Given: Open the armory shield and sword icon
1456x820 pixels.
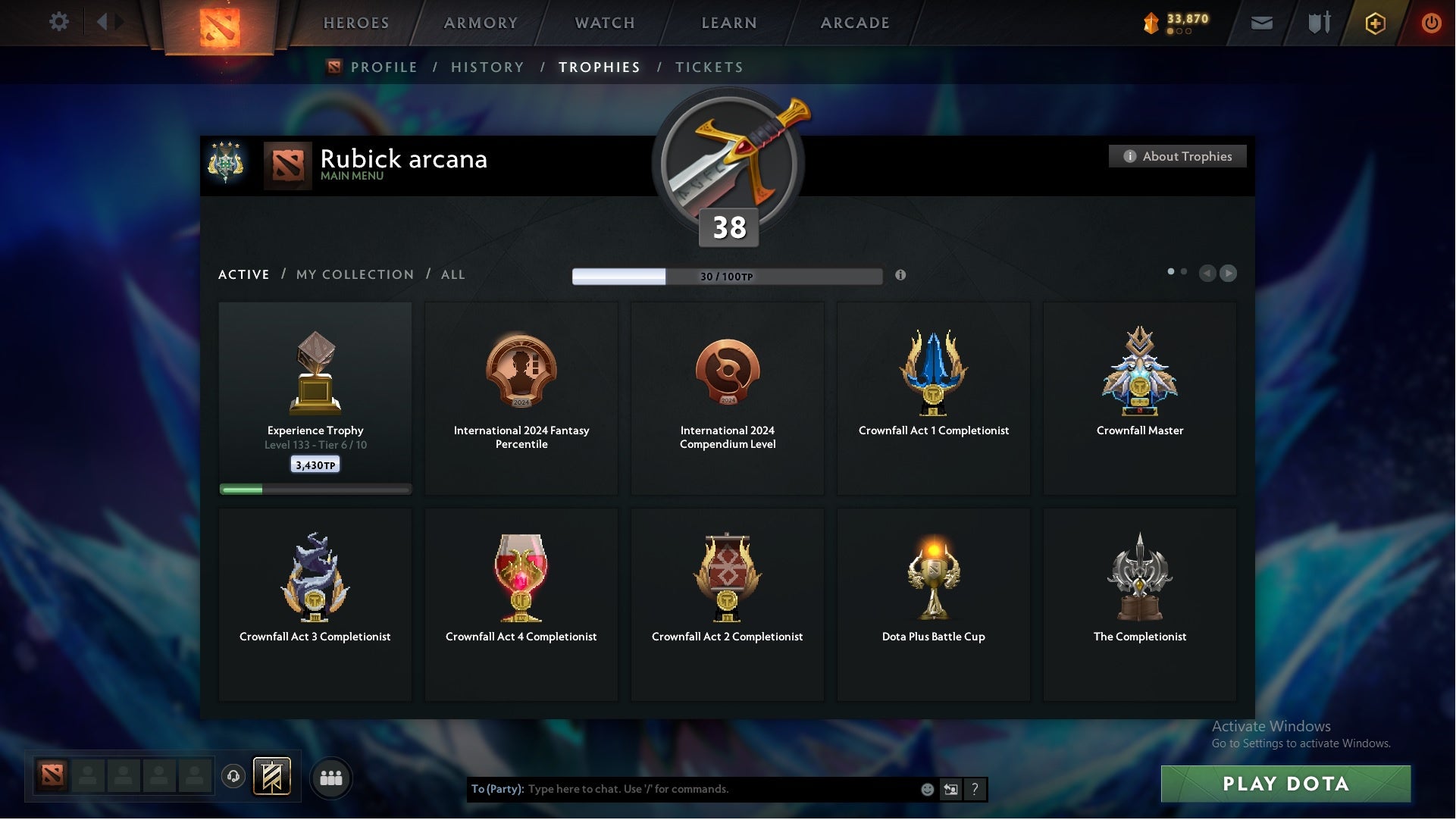Looking at the screenshot, I should 1319,23.
